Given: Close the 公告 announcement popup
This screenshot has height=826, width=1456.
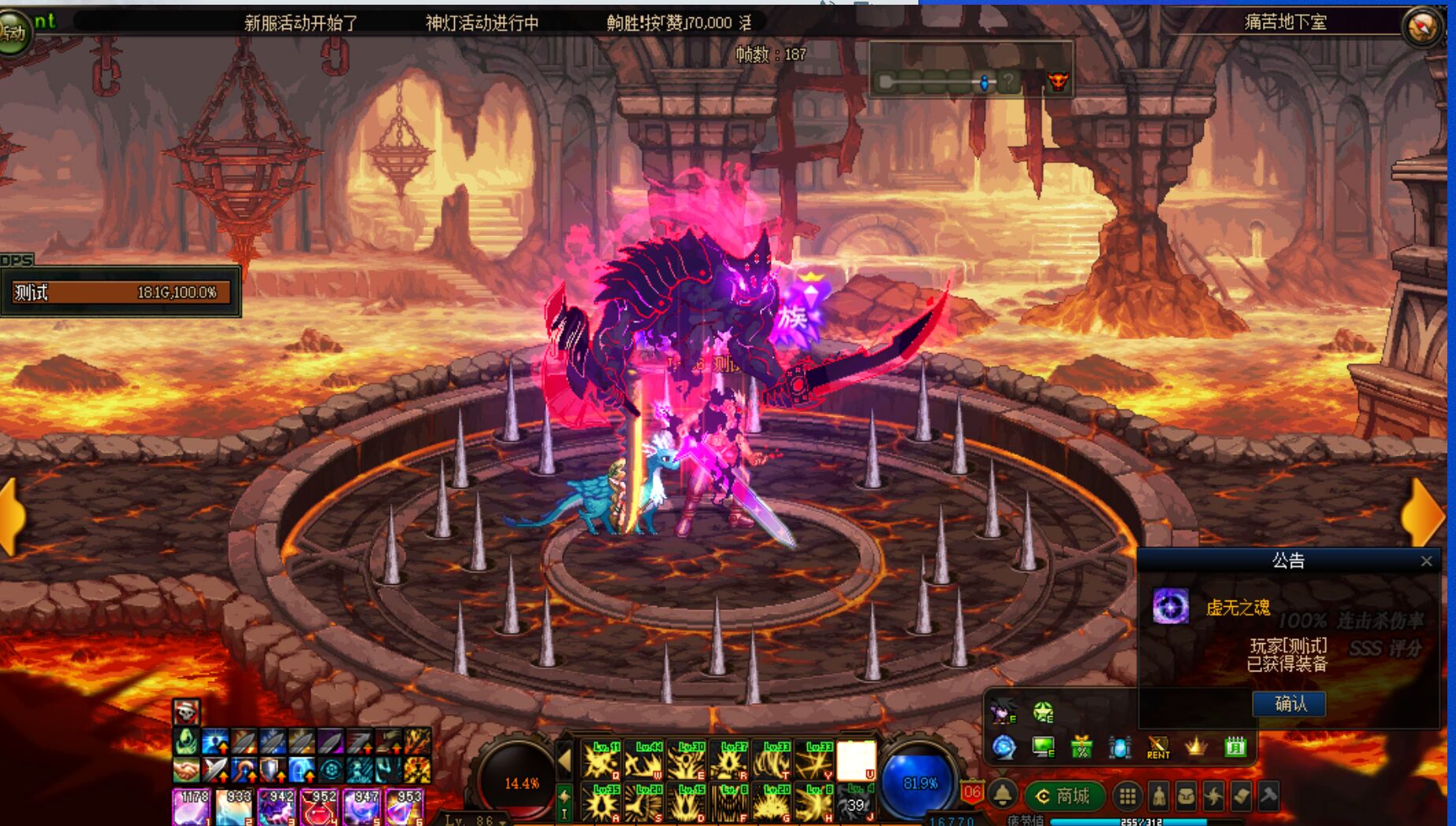Looking at the screenshot, I should [x=1426, y=561].
